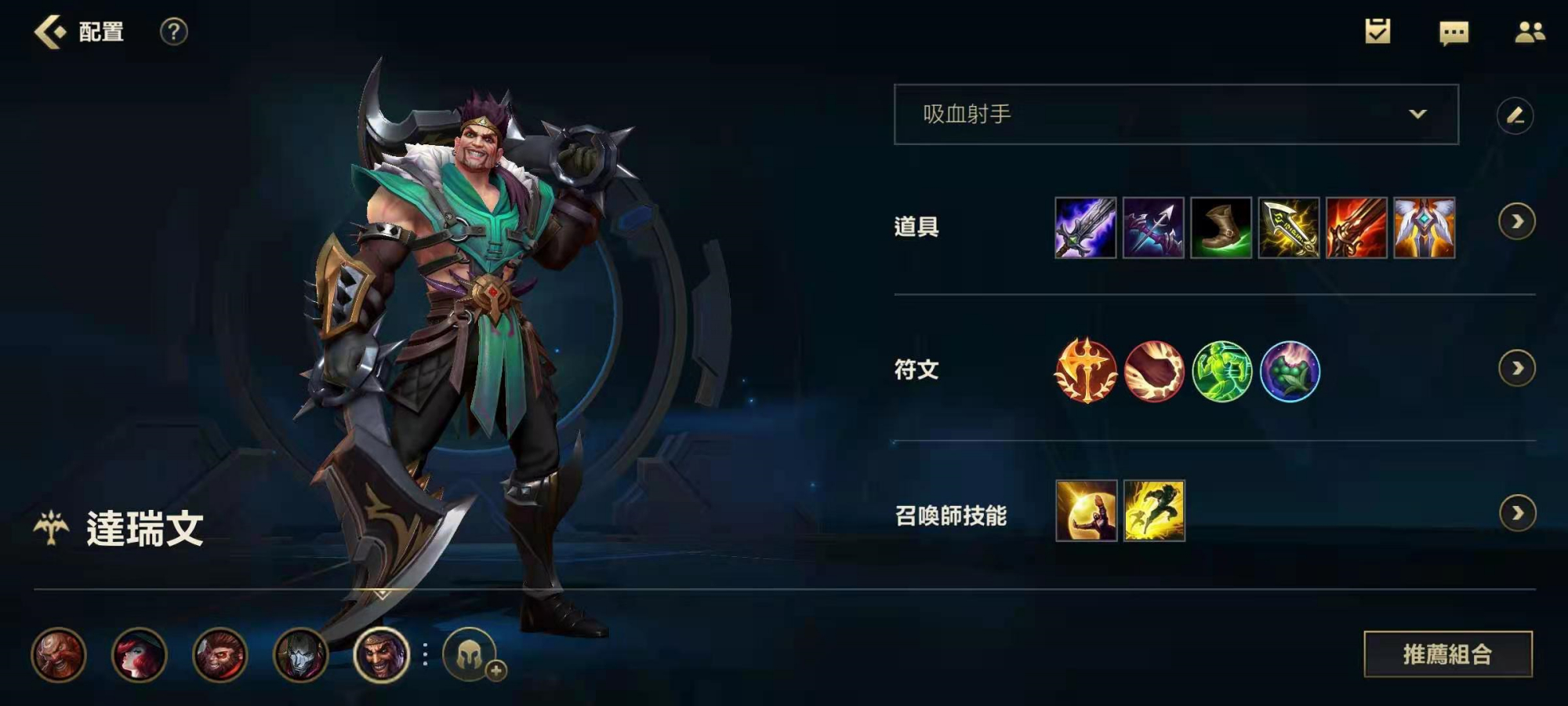1568x706 pixels.
Task: Open the checklist missions icon
Action: point(1377,31)
